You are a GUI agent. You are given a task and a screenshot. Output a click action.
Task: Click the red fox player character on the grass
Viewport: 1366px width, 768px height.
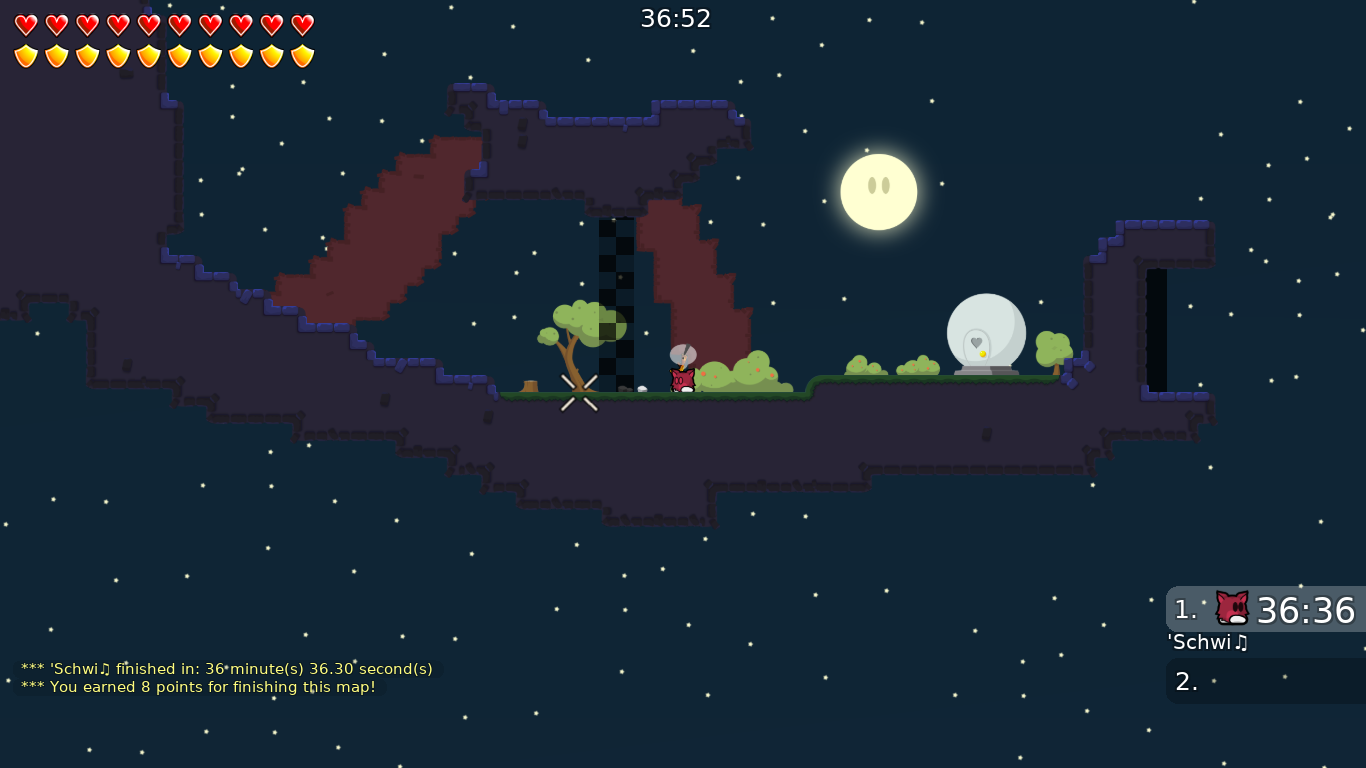tap(681, 381)
